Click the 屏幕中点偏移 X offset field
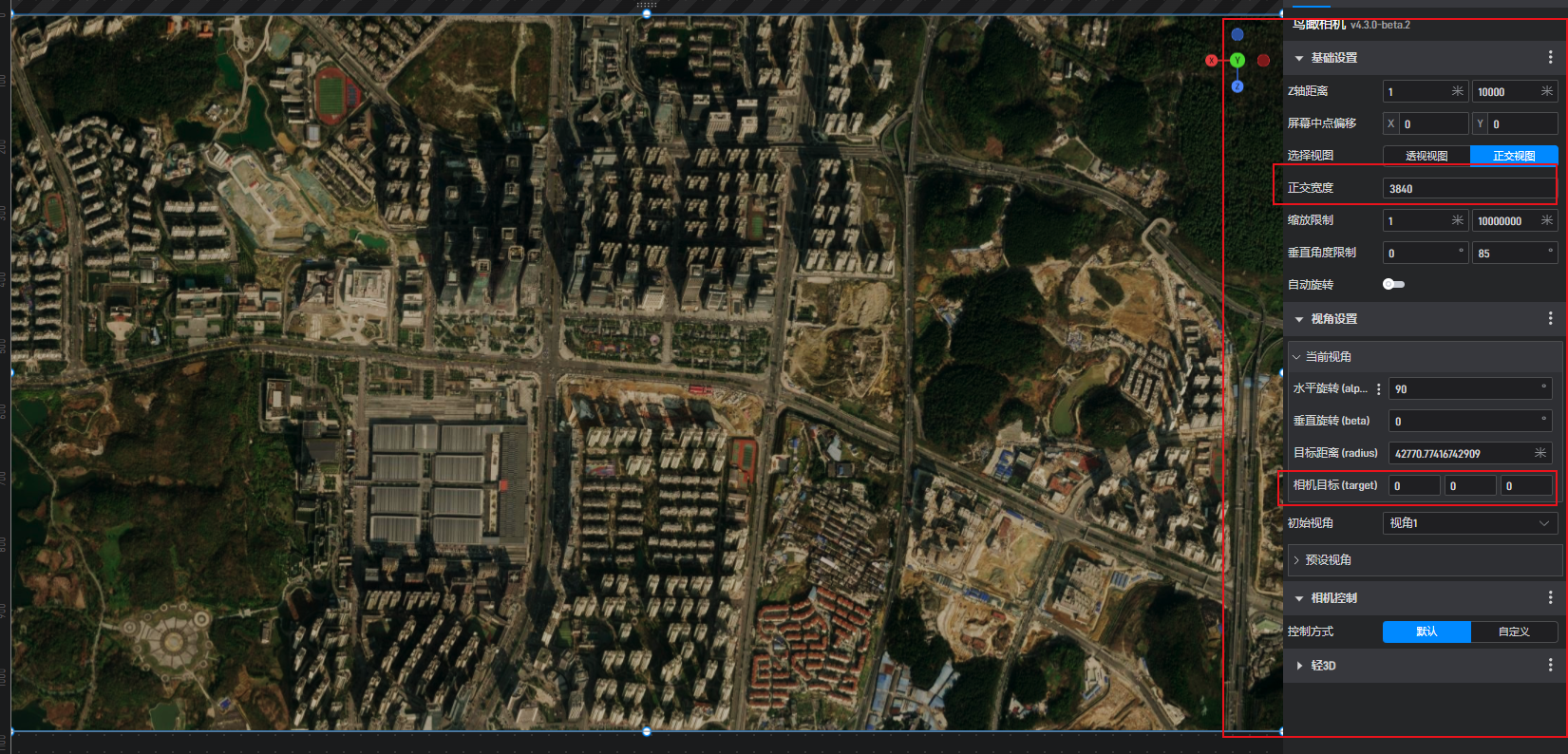 tap(1433, 124)
